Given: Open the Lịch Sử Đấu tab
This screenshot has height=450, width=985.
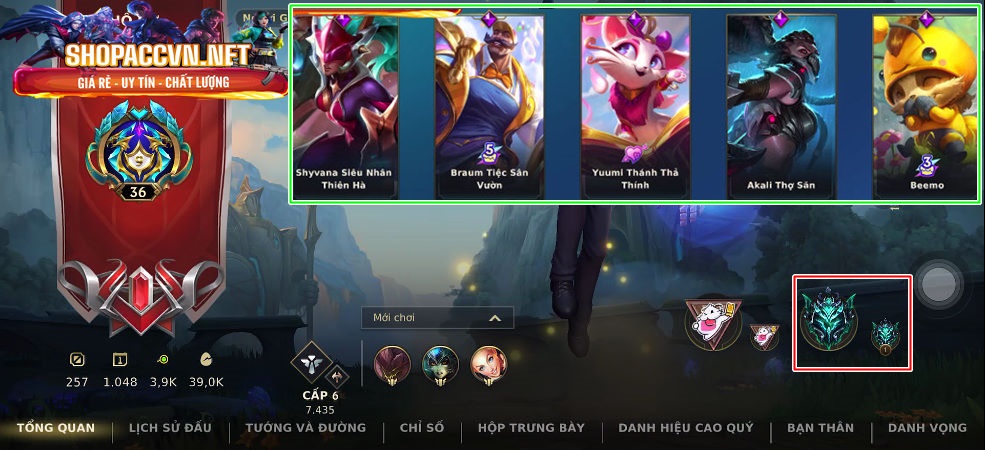Looking at the screenshot, I should coord(170,428).
